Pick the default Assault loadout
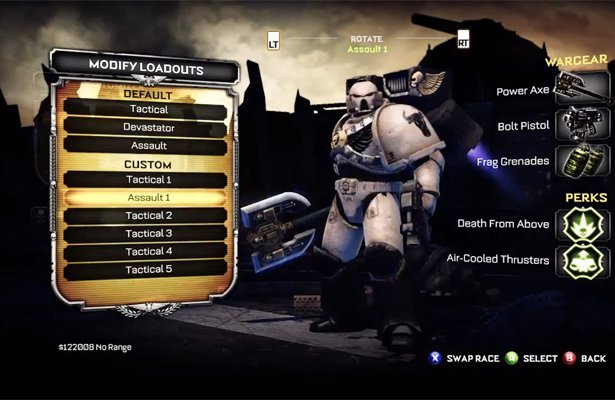Screen dimensions: 615x400 point(148,145)
